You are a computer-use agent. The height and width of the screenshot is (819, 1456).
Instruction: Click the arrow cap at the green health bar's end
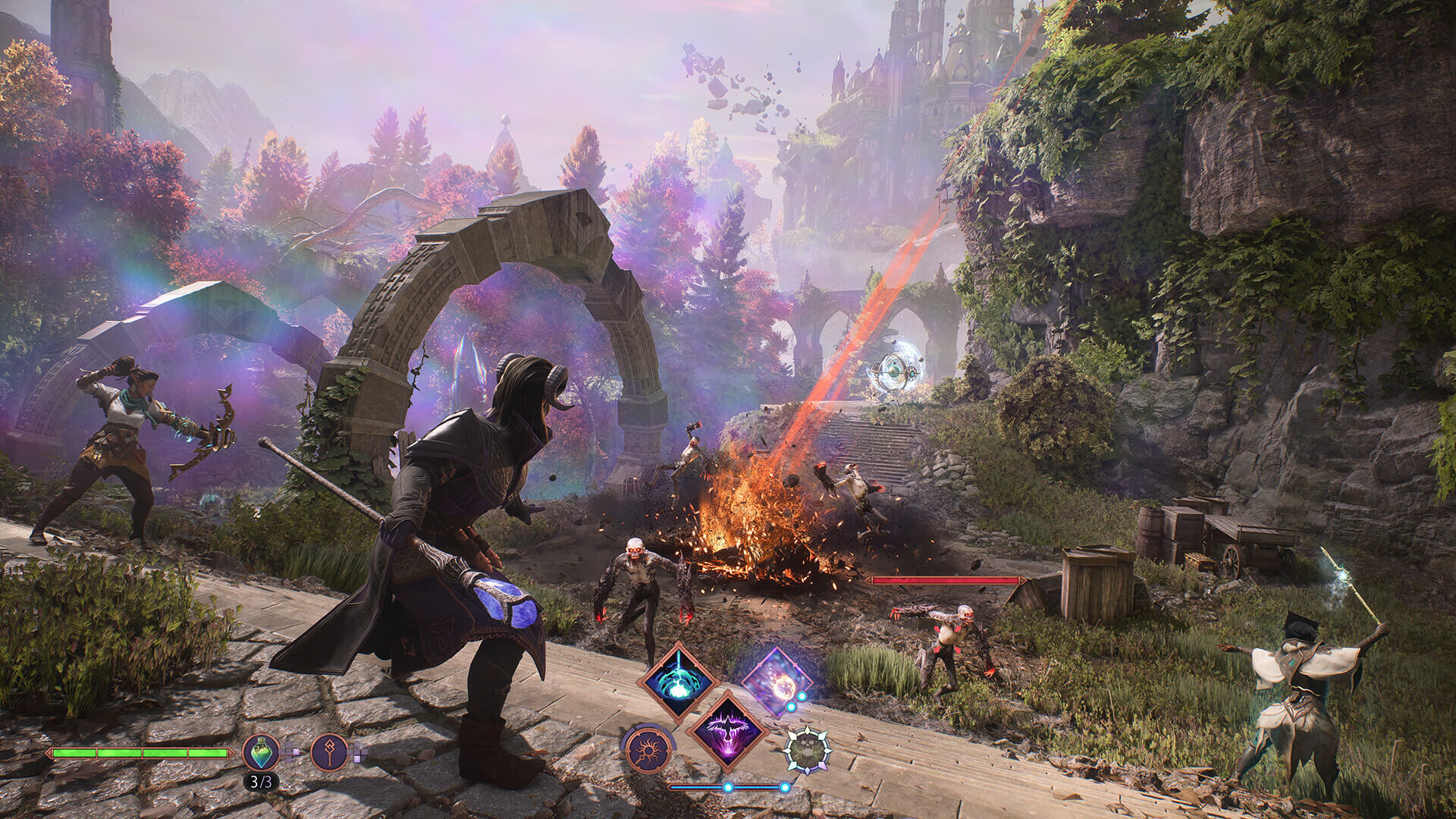click(x=231, y=753)
